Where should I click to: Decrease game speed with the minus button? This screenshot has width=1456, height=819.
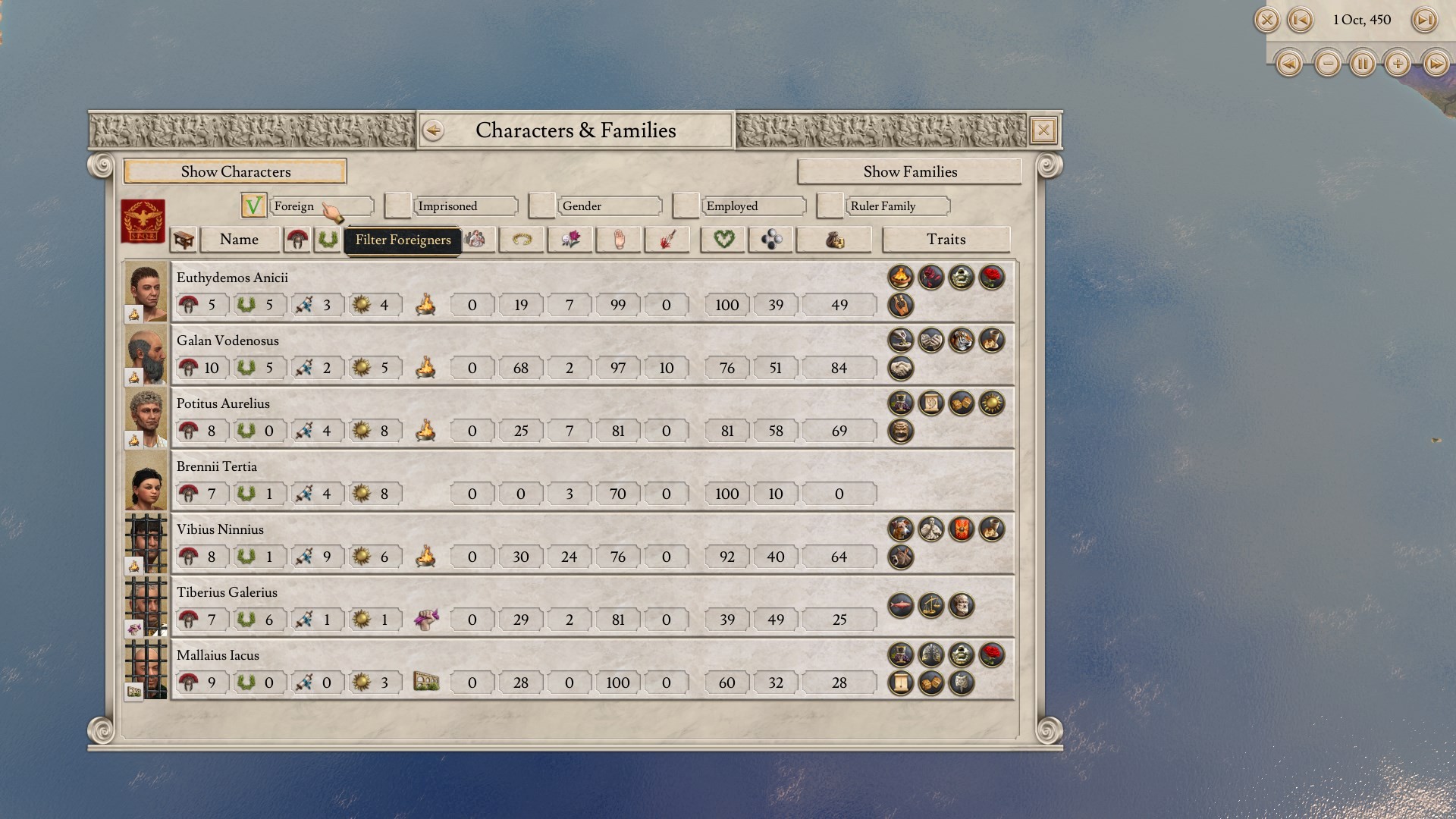point(1327,64)
